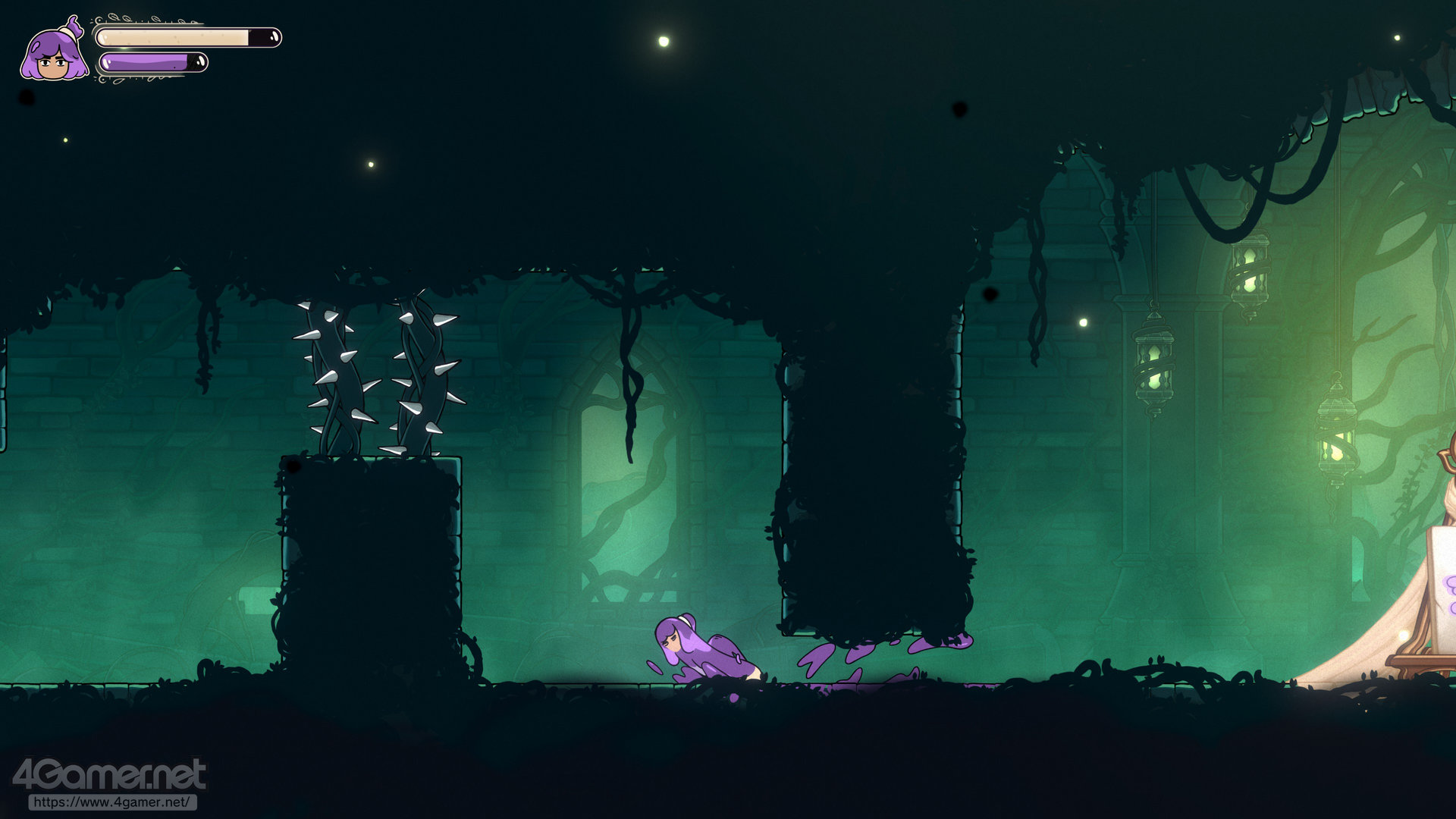This screenshot has width=1456, height=819.
Task: Open the 4gamer.net URL watermark
Action: [112, 802]
